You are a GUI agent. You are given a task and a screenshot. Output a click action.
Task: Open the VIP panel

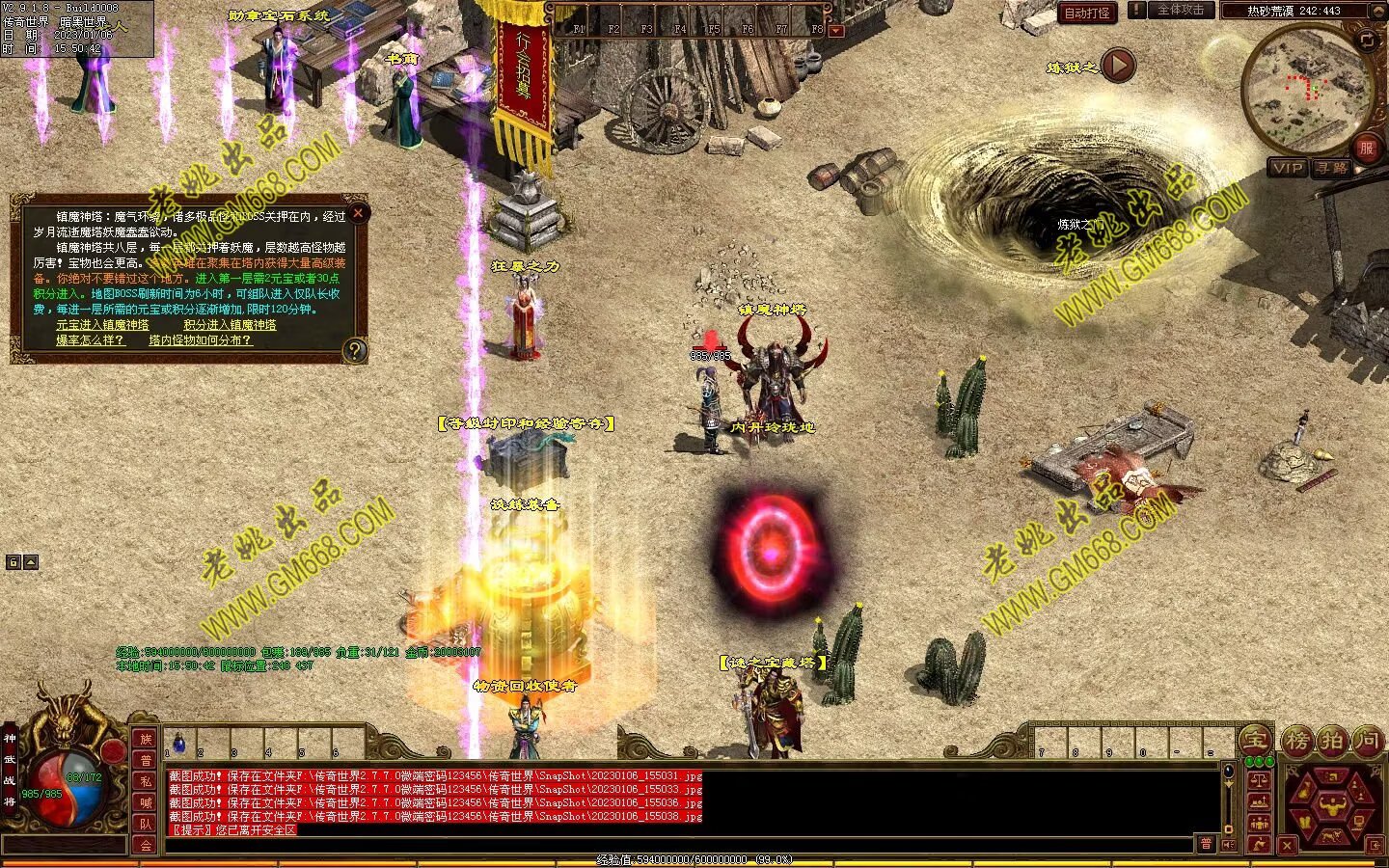click(1288, 168)
